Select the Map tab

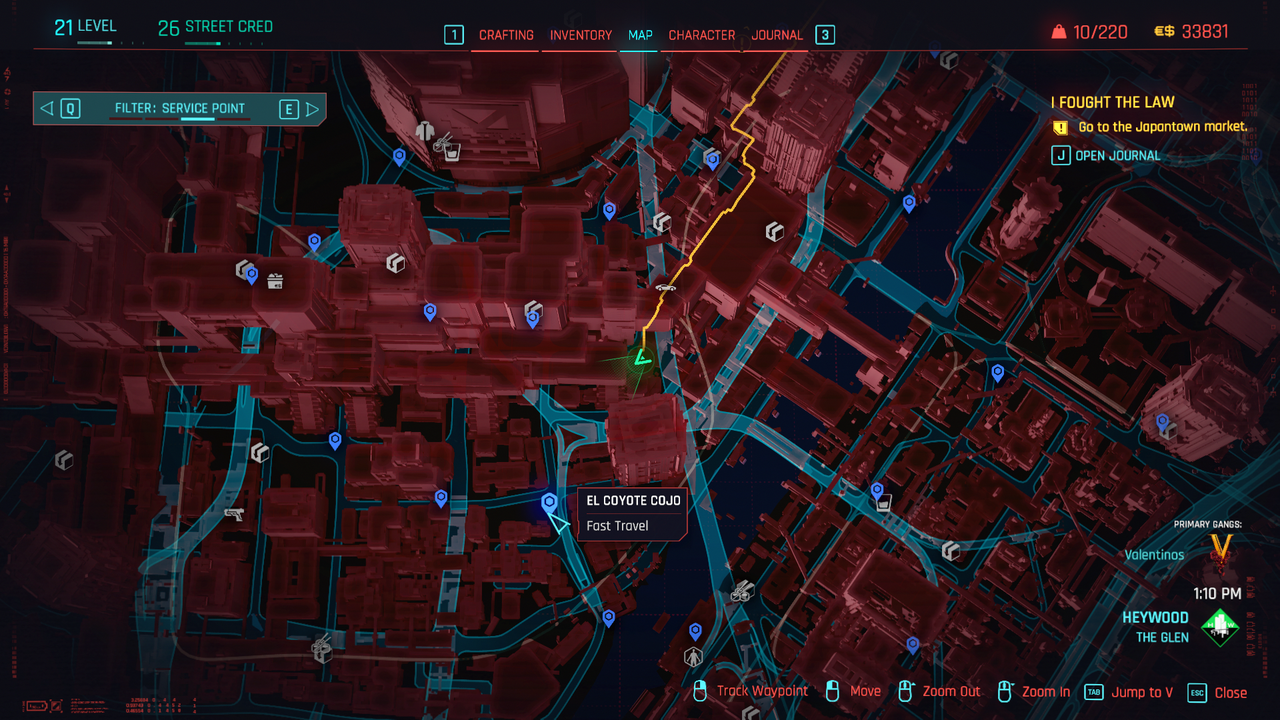[x=640, y=35]
